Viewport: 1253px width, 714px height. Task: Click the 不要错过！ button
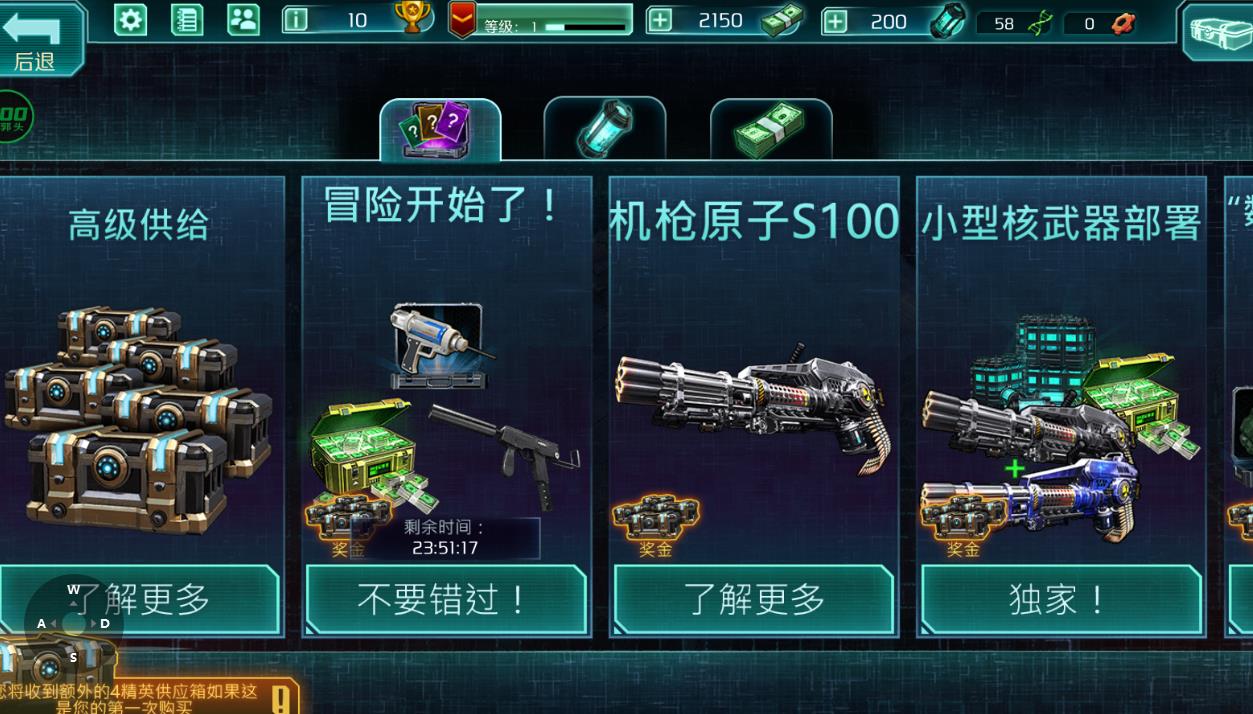point(445,599)
